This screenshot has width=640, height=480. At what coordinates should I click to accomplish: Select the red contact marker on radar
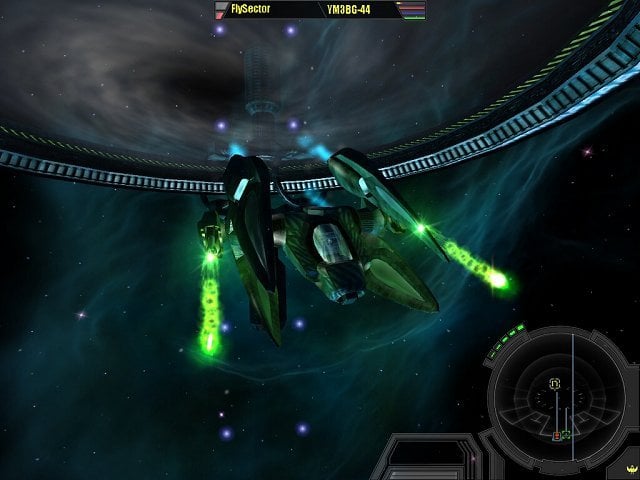click(557, 436)
